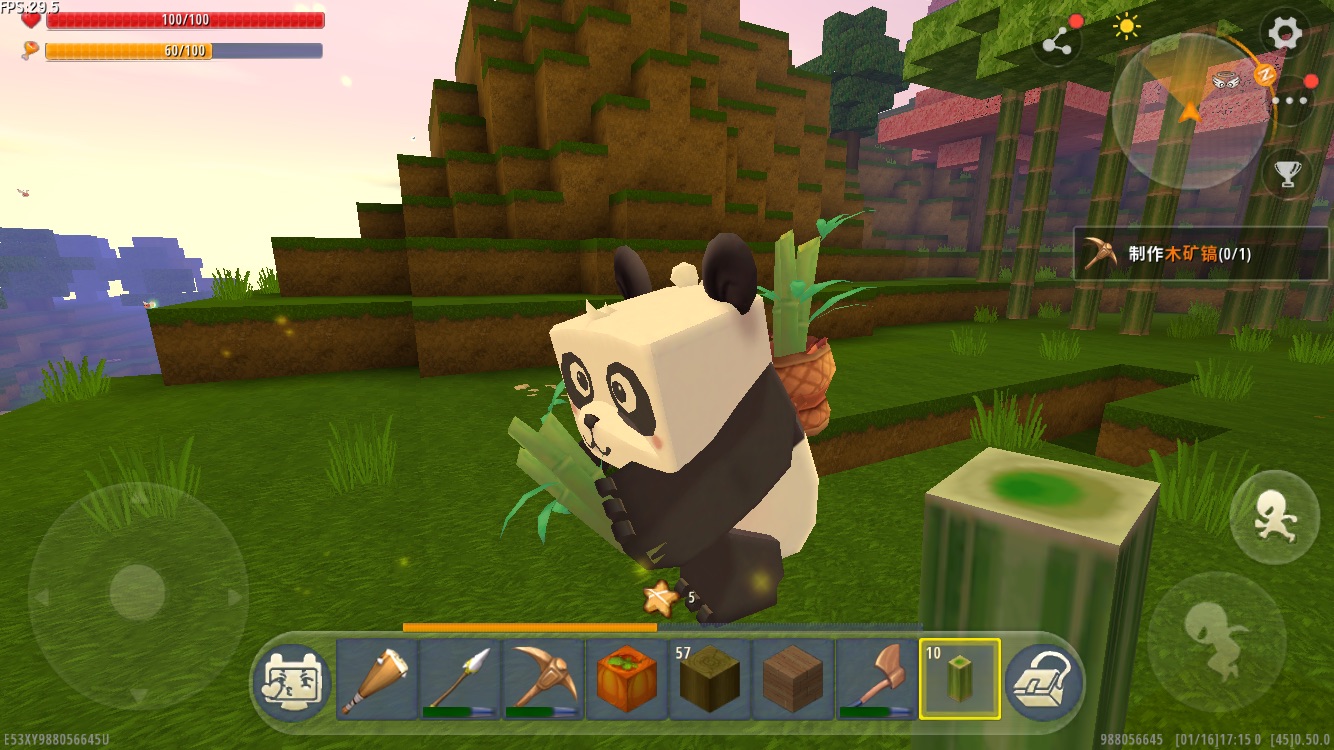Image resolution: width=1334 pixels, height=750 pixels.
Task: Open the three-dots more options menu
Action: point(1290,100)
